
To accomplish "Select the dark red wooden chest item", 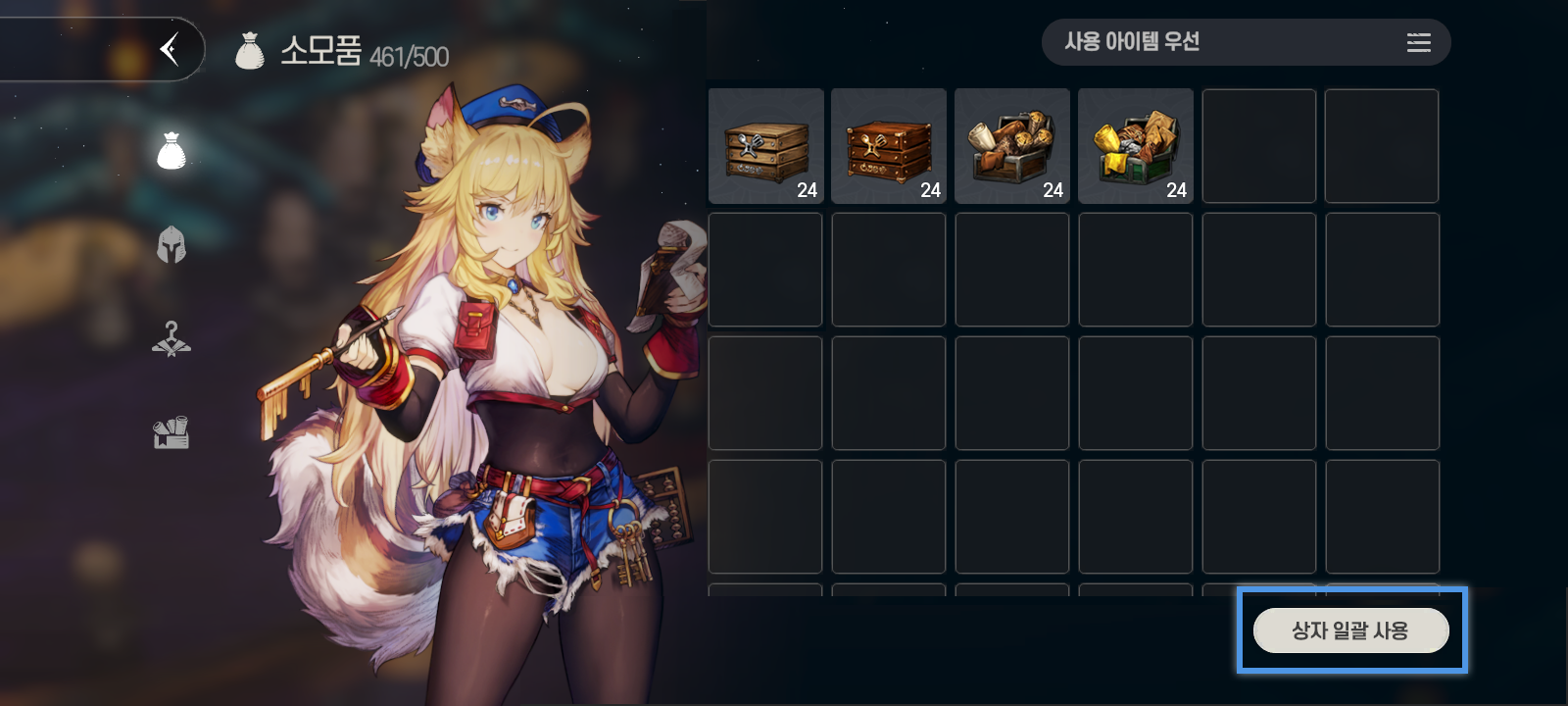I will point(889,146).
